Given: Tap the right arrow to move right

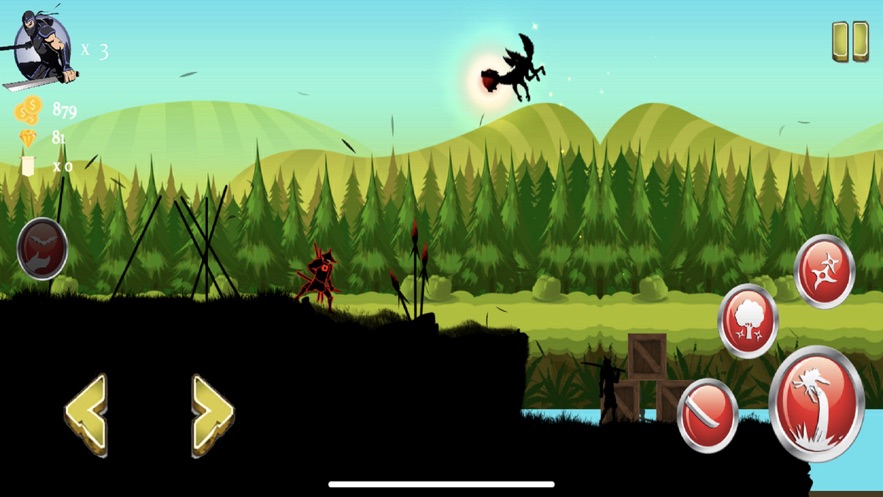Looking at the screenshot, I should (x=212, y=414).
